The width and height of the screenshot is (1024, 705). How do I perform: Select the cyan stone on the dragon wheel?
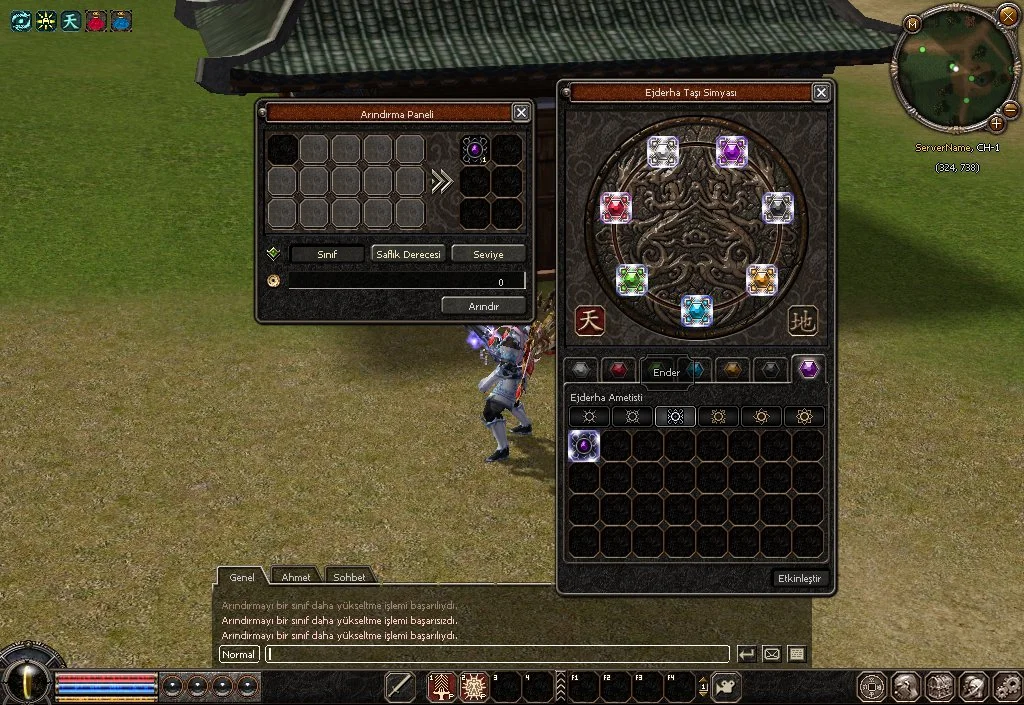[697, 311]
